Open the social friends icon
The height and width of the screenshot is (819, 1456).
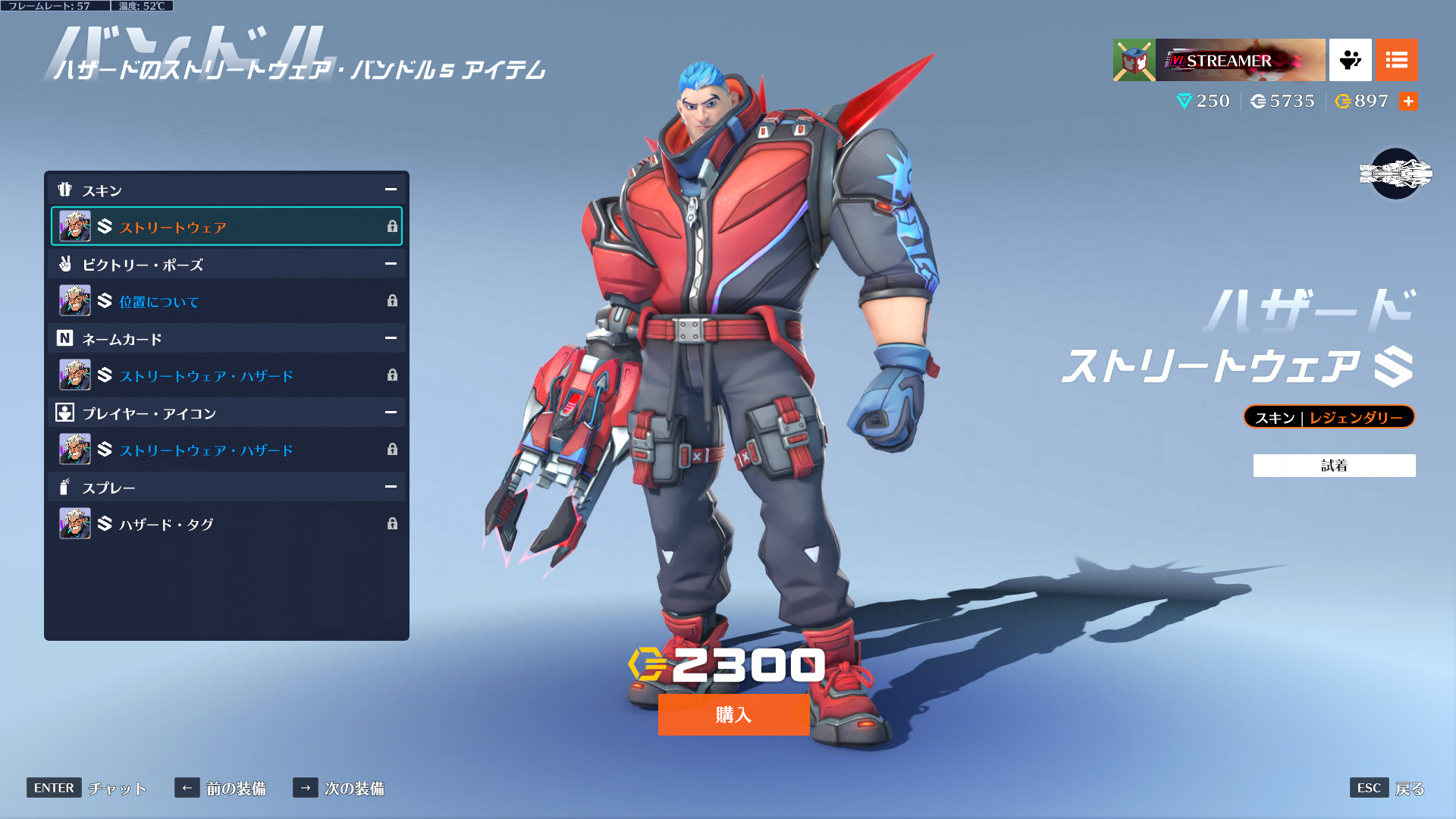pos(1350,60)
